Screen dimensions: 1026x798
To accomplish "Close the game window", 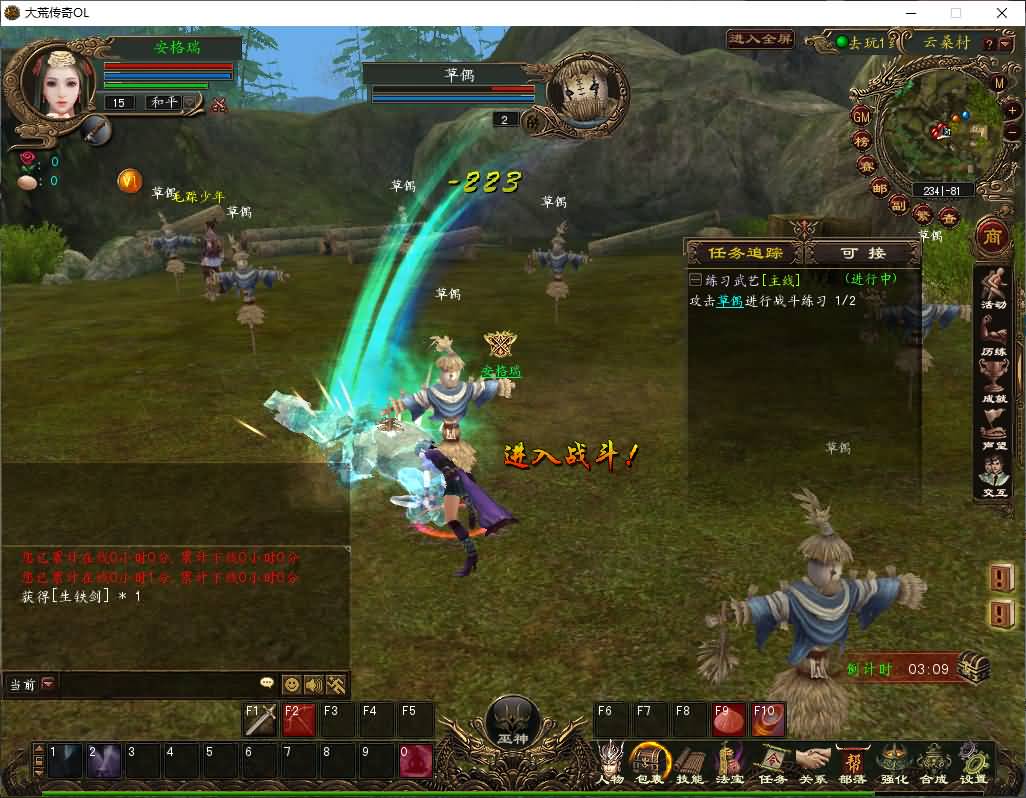I will coord(1002,13).
